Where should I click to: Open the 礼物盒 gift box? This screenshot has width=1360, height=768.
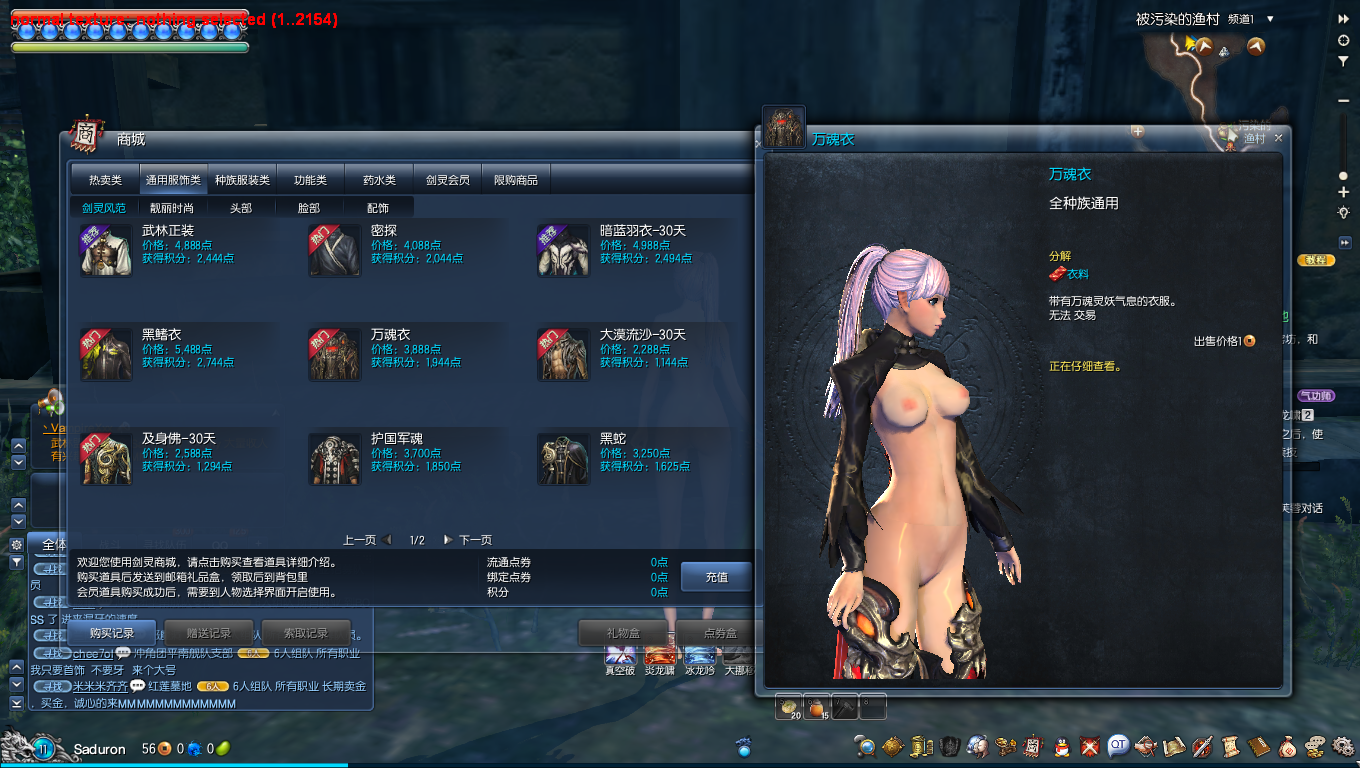point(623,633)
